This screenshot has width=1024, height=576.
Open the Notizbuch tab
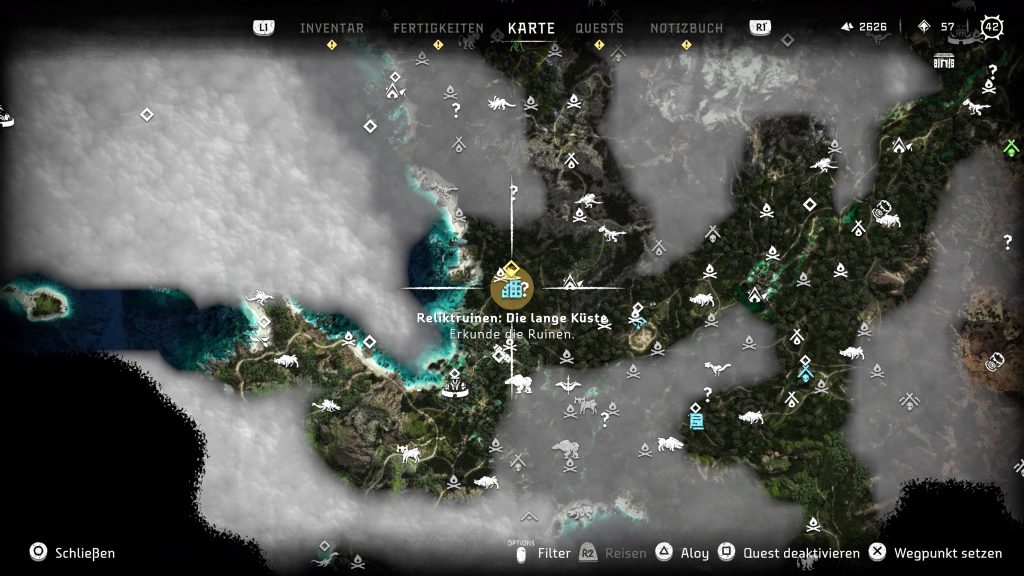click(686, 28)
